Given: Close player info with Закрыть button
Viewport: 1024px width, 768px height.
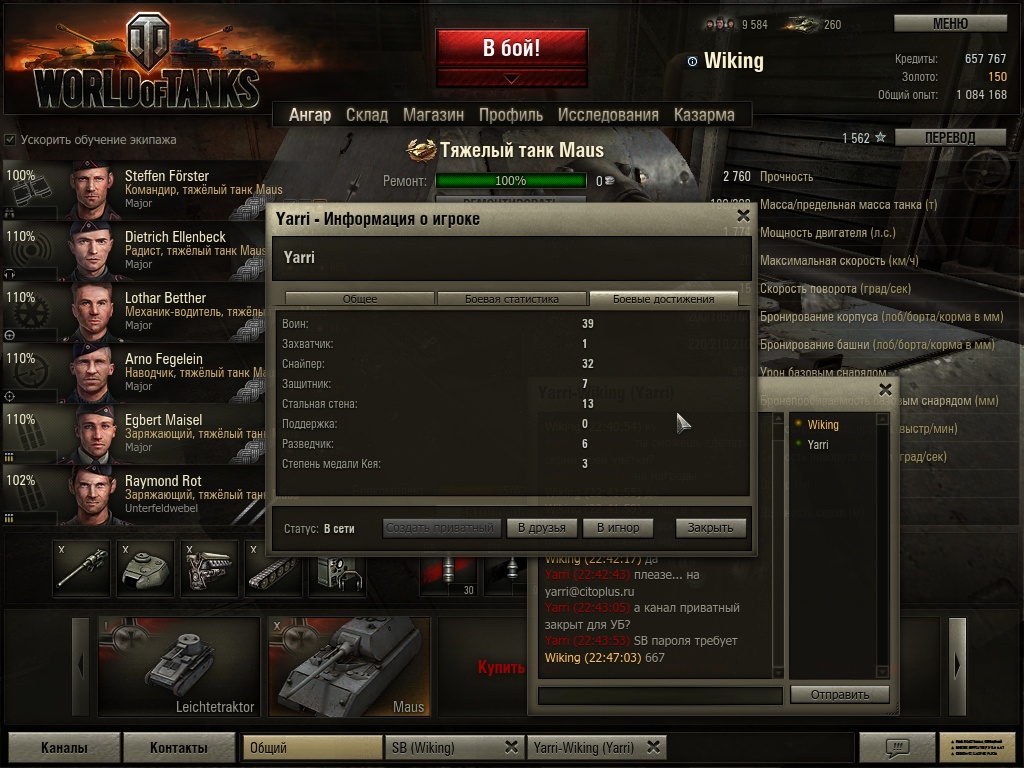Looking at the screenshot, I should click(710, 528).
